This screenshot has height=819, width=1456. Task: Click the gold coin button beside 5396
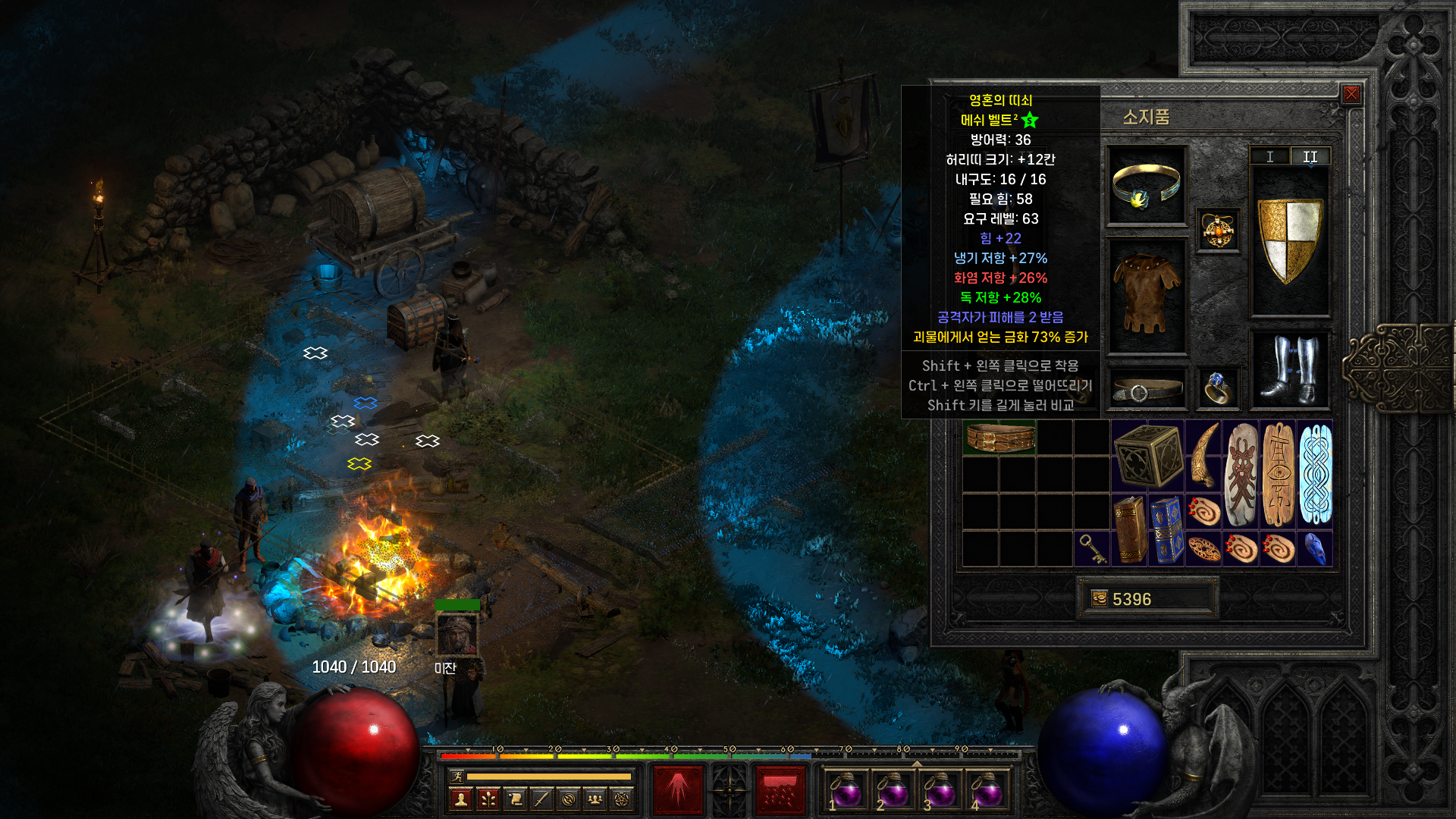[1100, 598]
